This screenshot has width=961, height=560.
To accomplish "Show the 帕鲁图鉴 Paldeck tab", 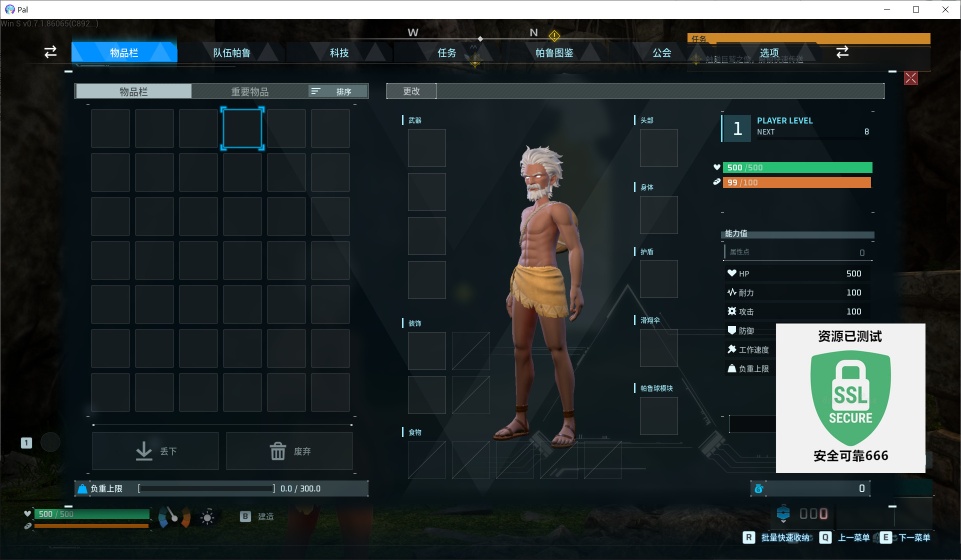I will [x=555, y=52].
